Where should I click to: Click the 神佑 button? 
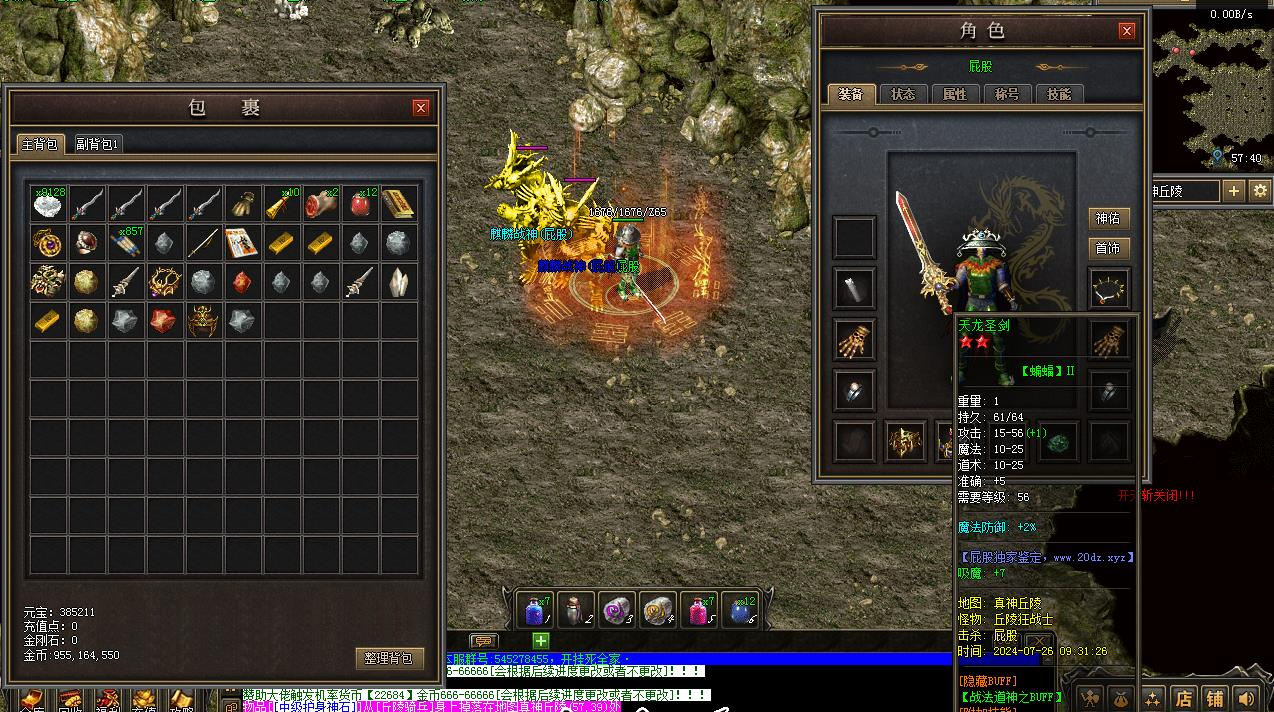click(x=1108, y=219)
